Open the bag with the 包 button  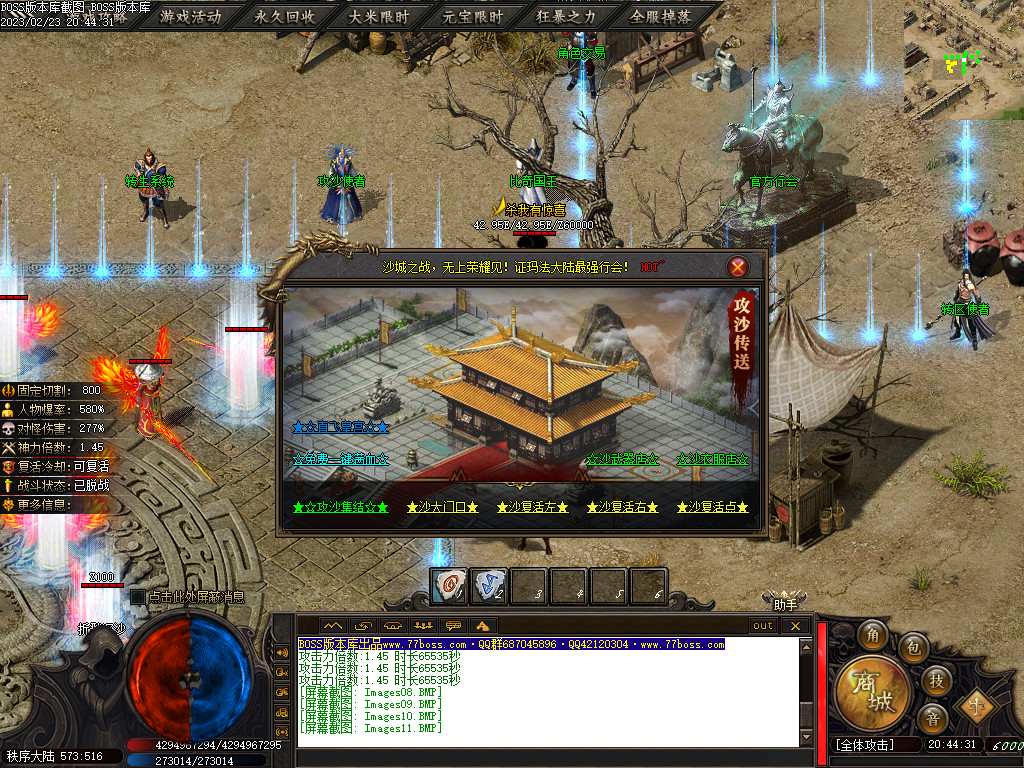pyautogui.click(x=912, y=647)
